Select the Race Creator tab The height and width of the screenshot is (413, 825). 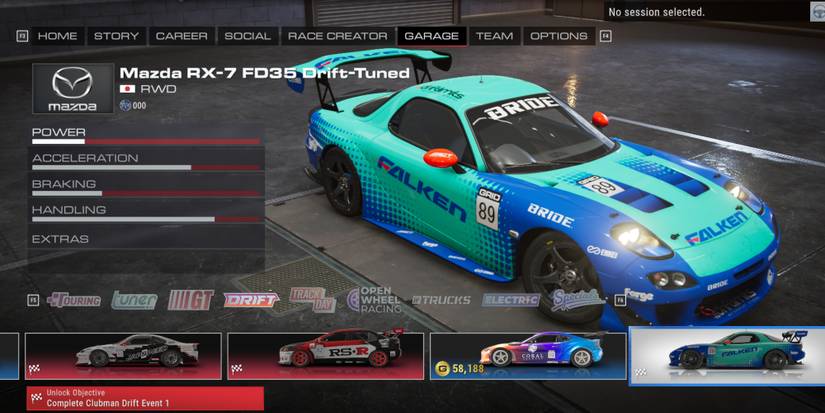pyautogui.click(x=337, y=36)
